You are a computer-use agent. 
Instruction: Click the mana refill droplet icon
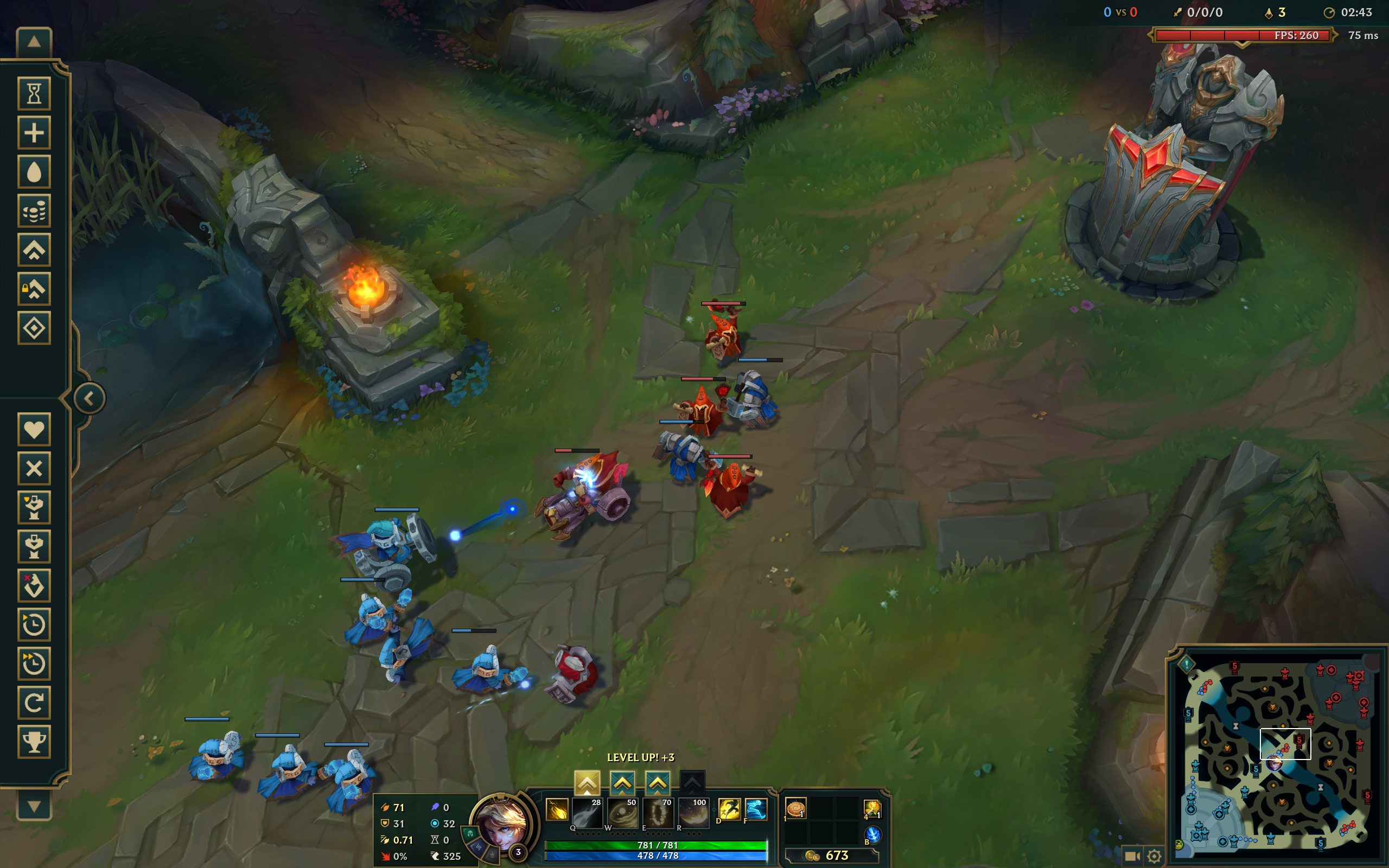click(34, 170)
